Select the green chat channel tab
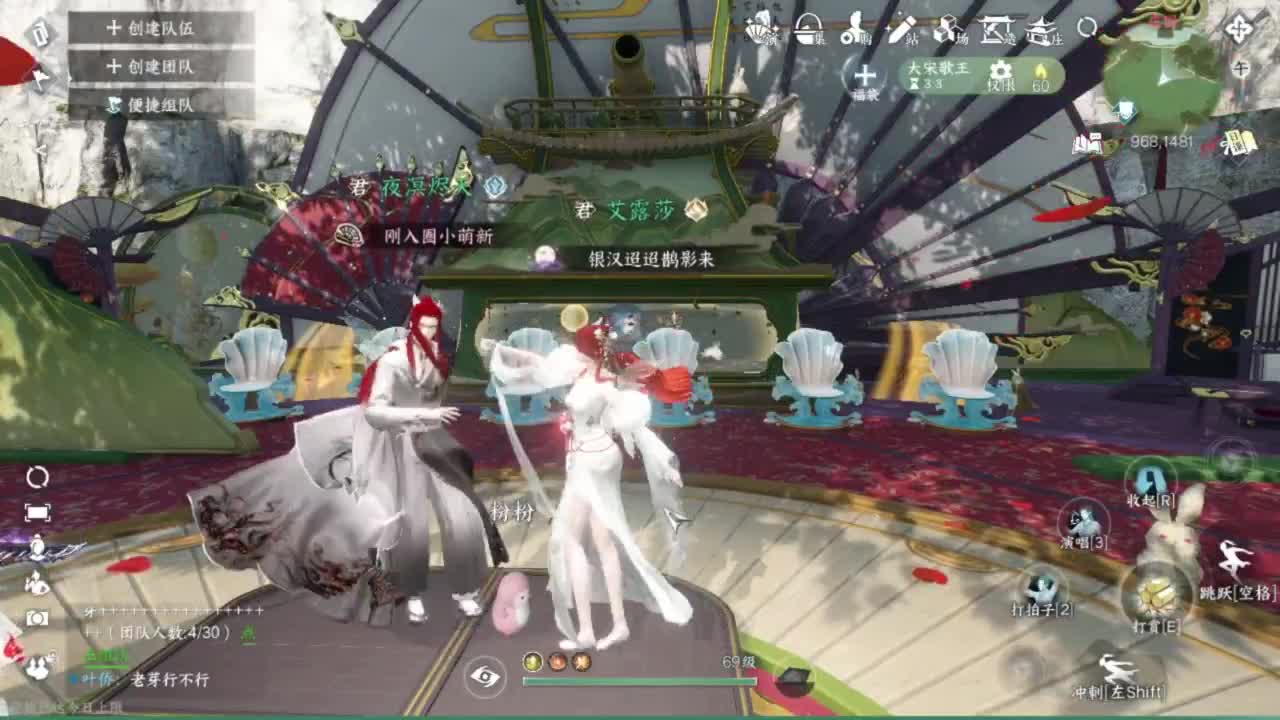1280x720 pixels. (105, 656)
